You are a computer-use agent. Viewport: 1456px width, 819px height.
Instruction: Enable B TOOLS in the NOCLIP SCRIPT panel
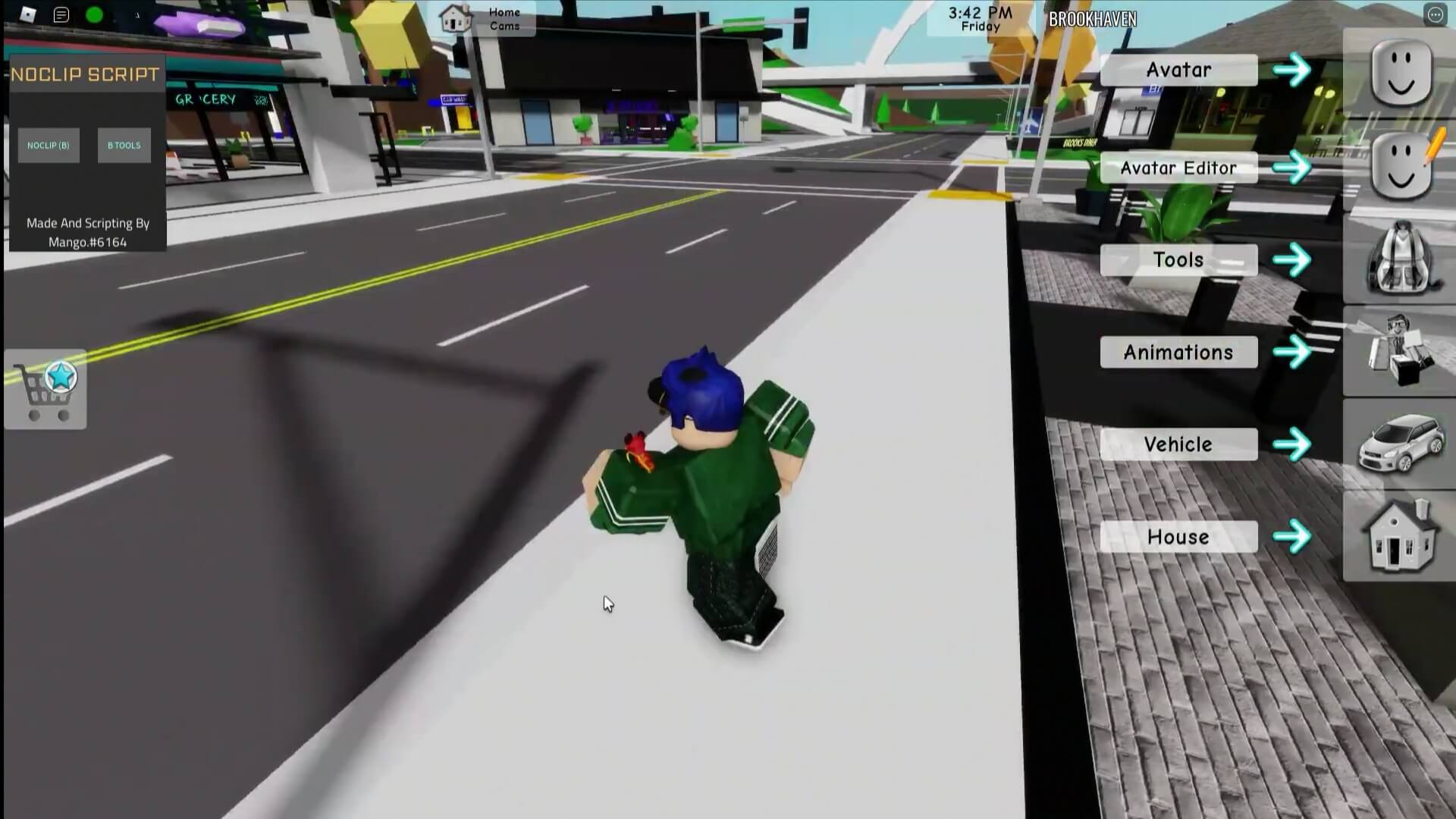pos(124,144)
